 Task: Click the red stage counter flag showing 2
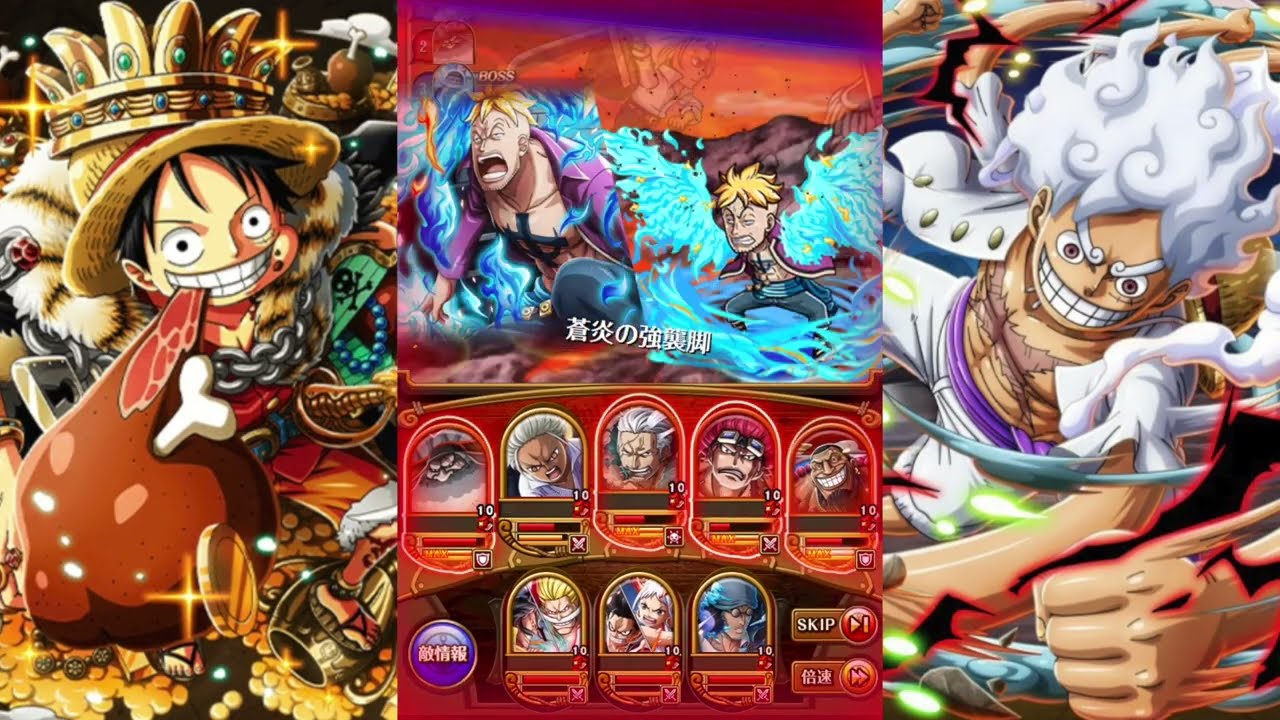click(423, 47)
